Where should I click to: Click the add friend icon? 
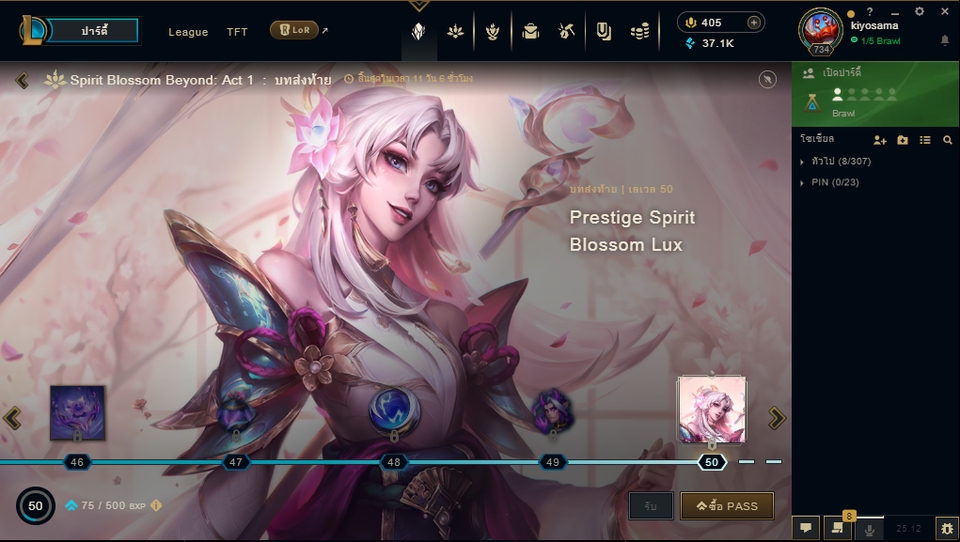[880, 140]
